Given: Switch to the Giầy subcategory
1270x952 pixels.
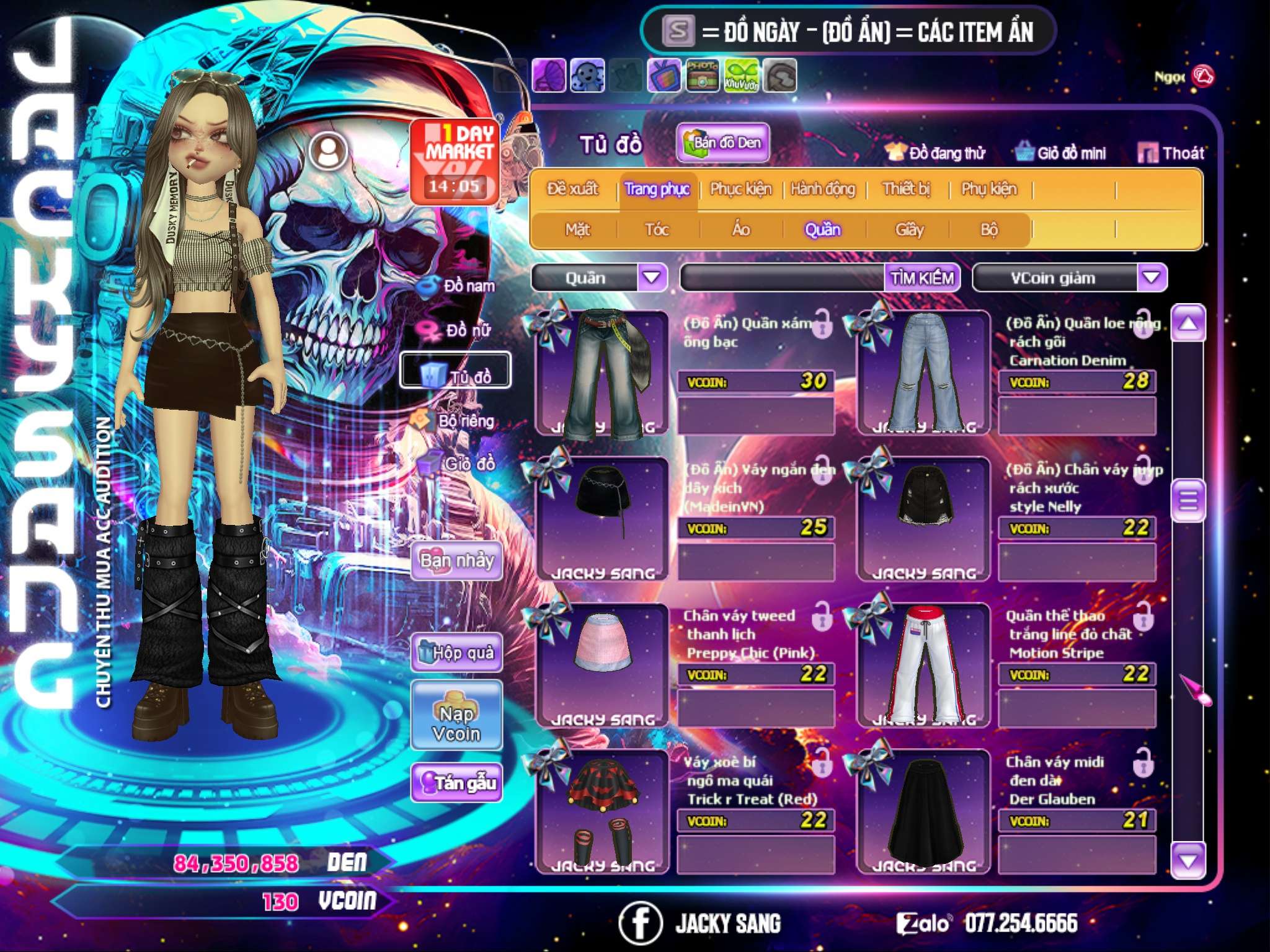Looking at the screenshot, I should pyautogui.click(x=909, y=230).
